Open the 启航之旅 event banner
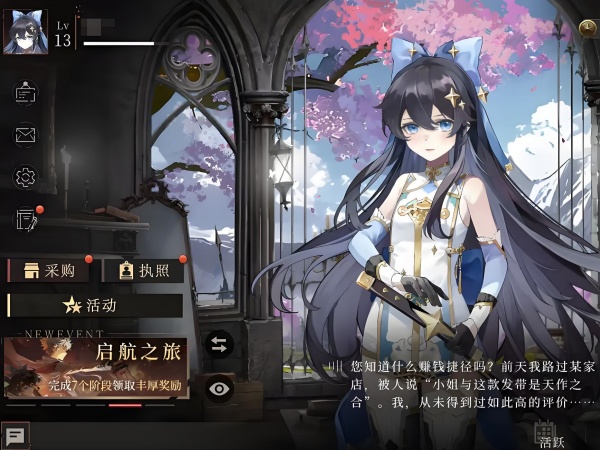Viewport: 600px width, 450px height. tap(95, 367)
